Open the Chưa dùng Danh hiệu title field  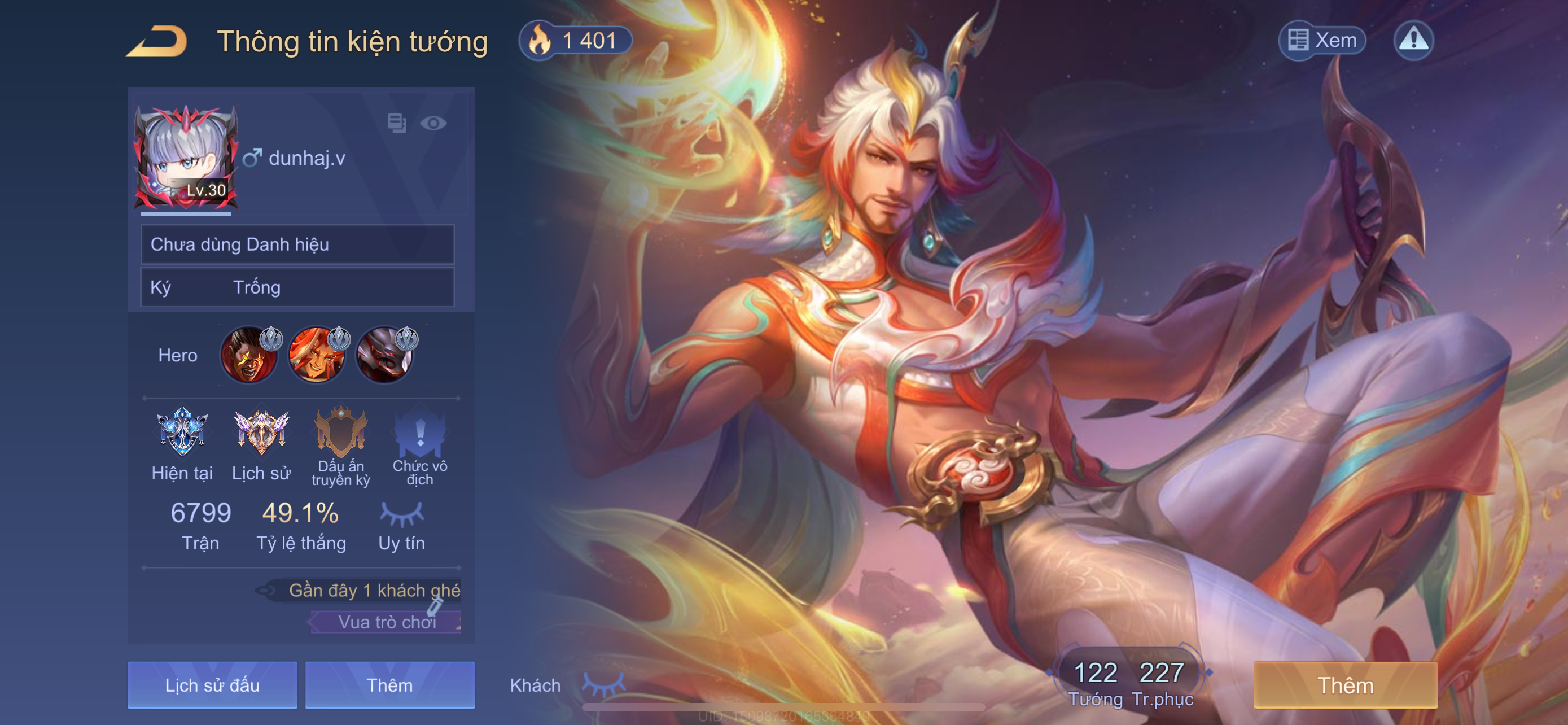pyautogui.click(x=297, y=244)
